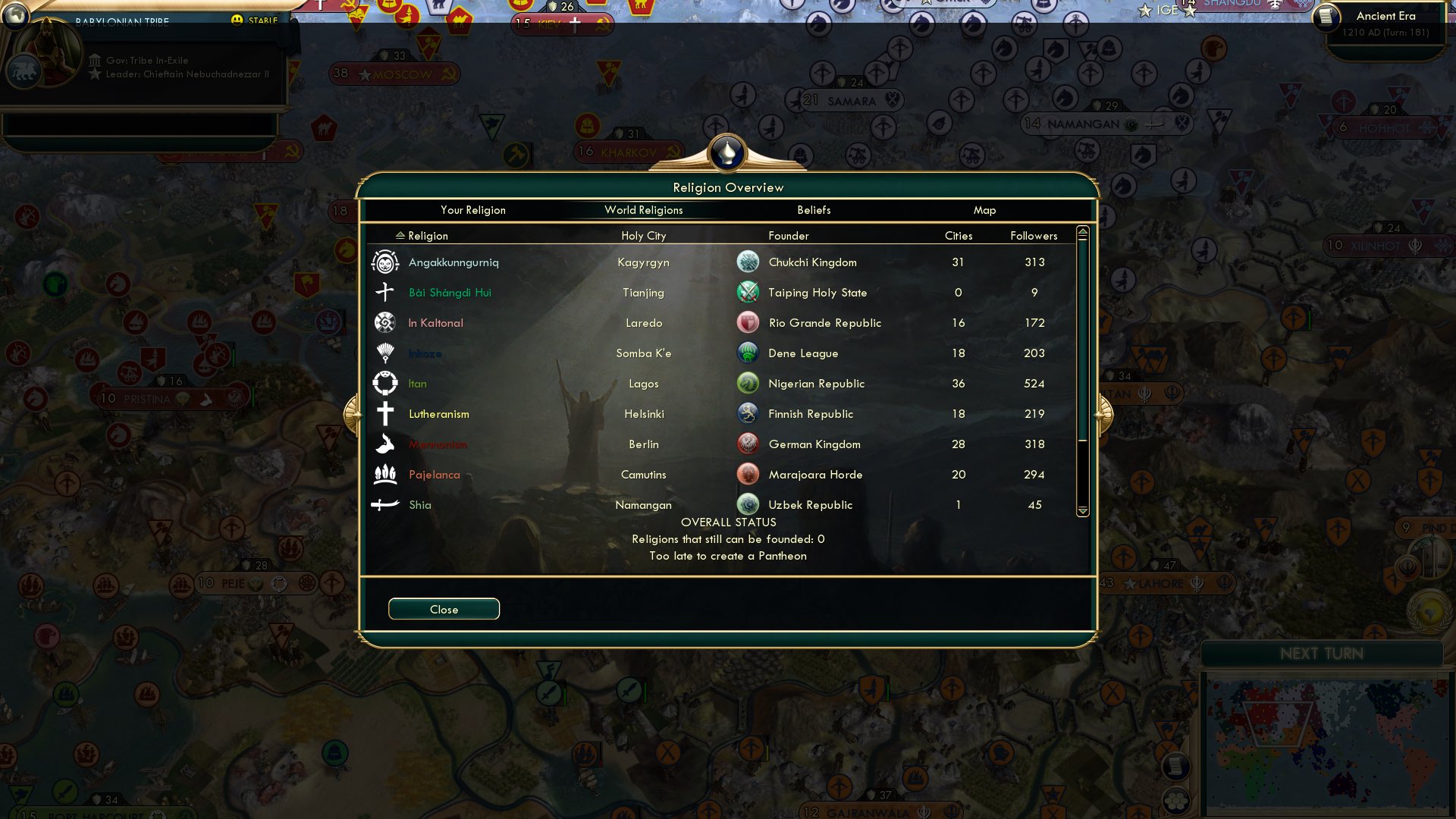Viewport: 1456px width, 819px height.
Task: Click the Taiping Holy State founder icon
Action: pos(748,292)
